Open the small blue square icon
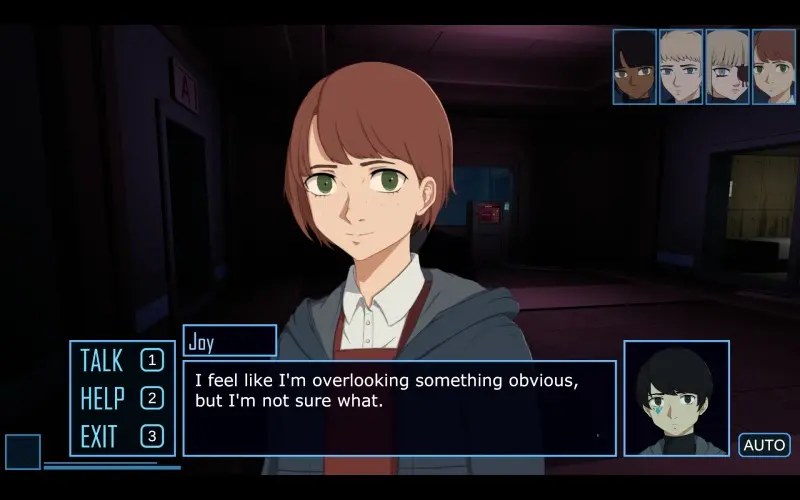The image size is (800, 500). (x=23, y=452)
